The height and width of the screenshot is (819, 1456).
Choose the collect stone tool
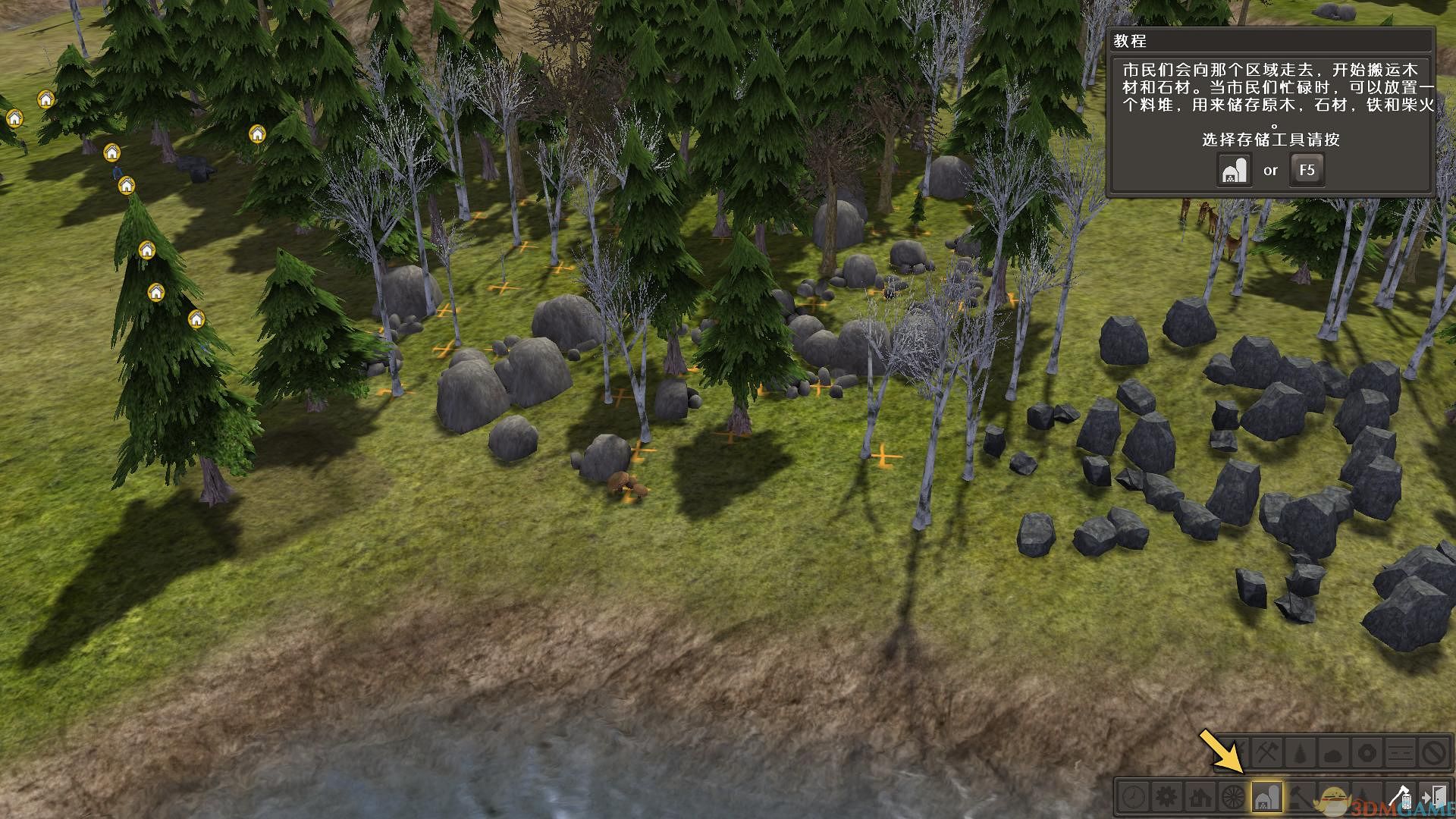tap(1334, 754)
